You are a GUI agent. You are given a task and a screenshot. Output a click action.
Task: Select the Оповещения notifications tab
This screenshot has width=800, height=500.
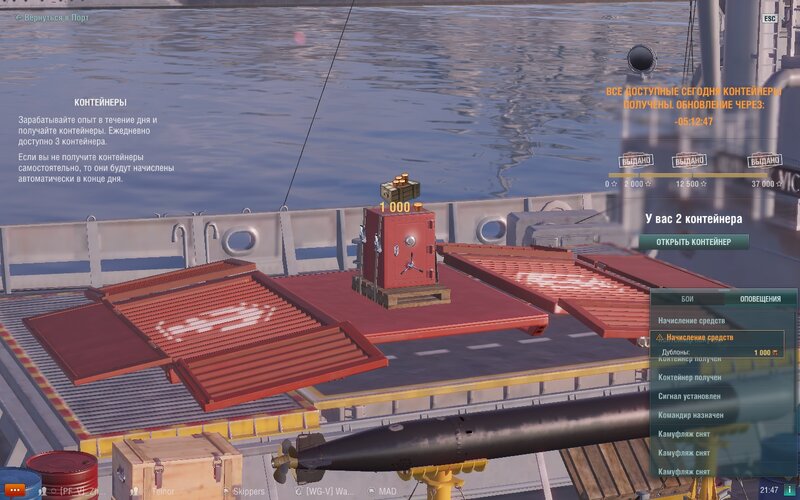[760, 299]
